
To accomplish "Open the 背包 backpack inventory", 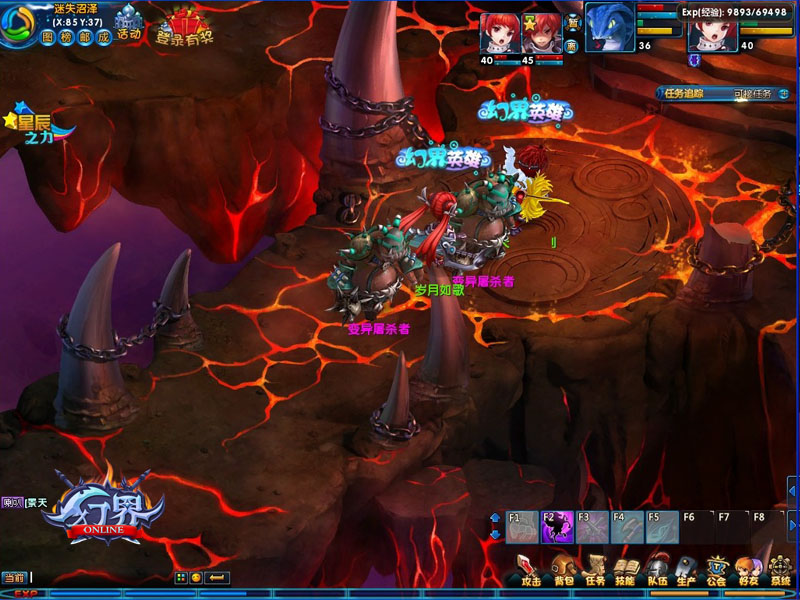I will coord(564,571).
